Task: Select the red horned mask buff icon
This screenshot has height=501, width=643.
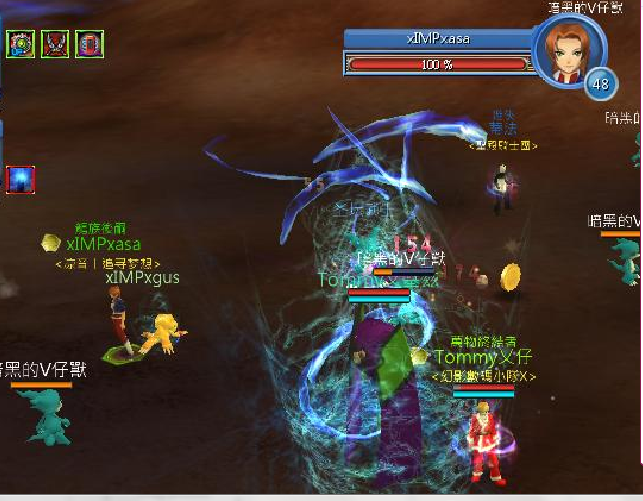Action: 55,44
